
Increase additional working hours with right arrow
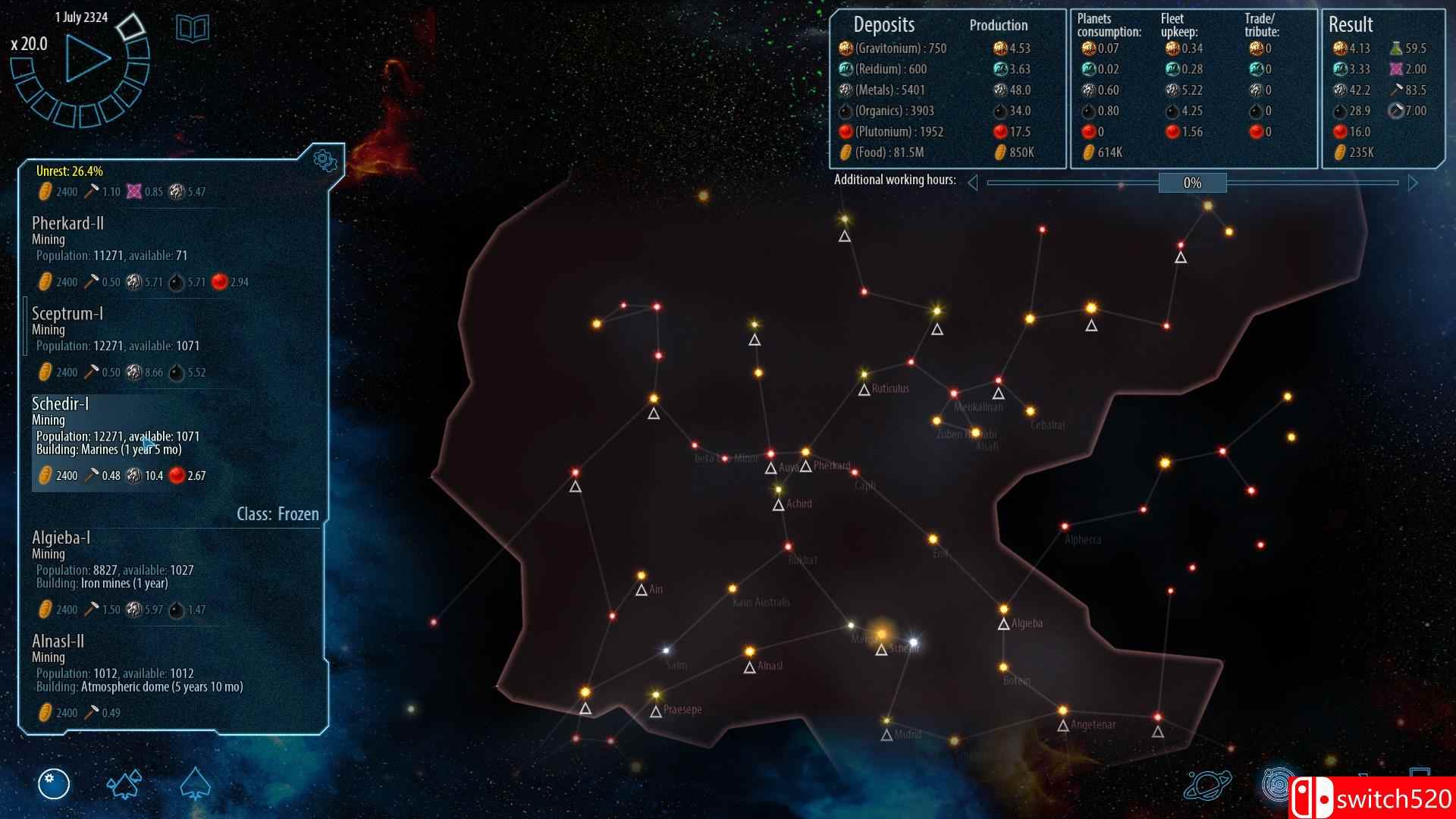(x=1412, y=182)
